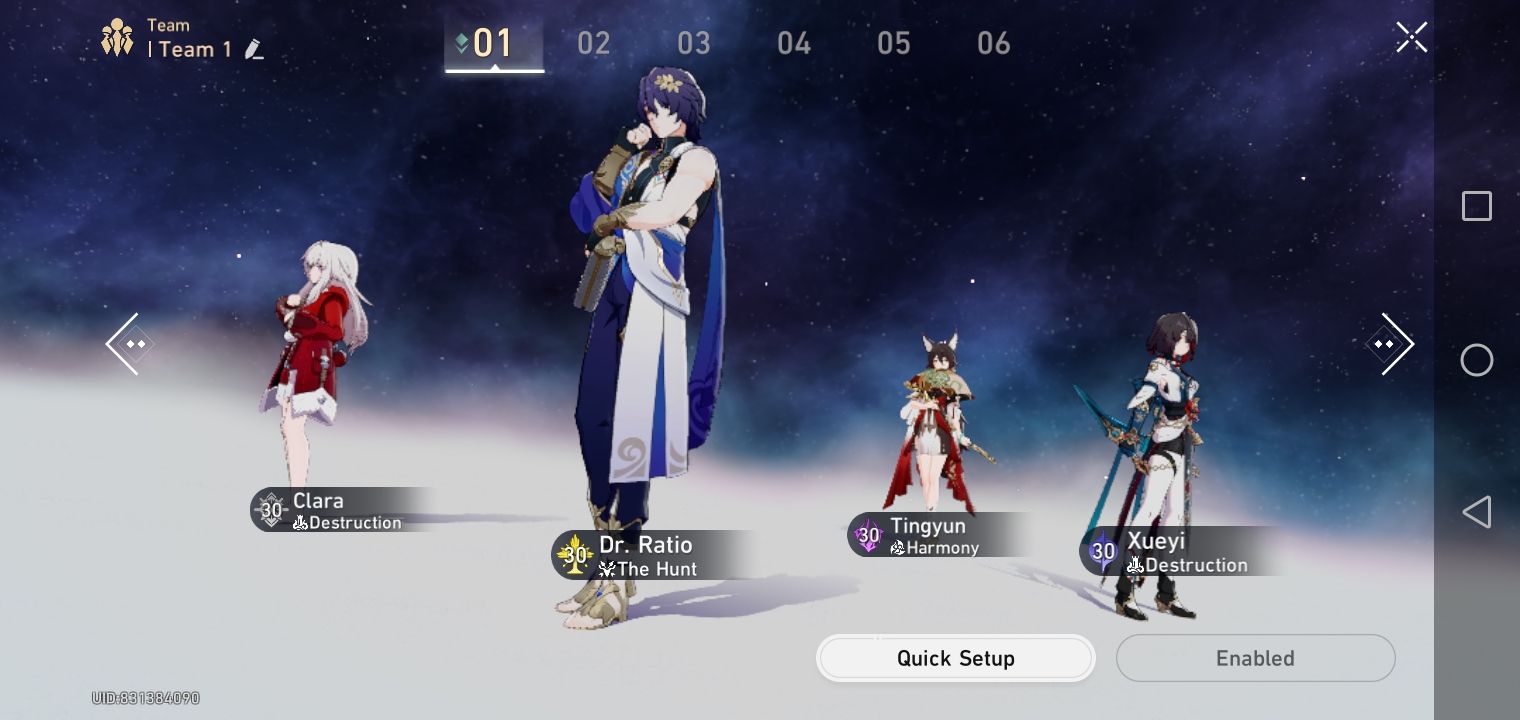Click the Harmony path icon under Tingyun

[x=899, y=548]
